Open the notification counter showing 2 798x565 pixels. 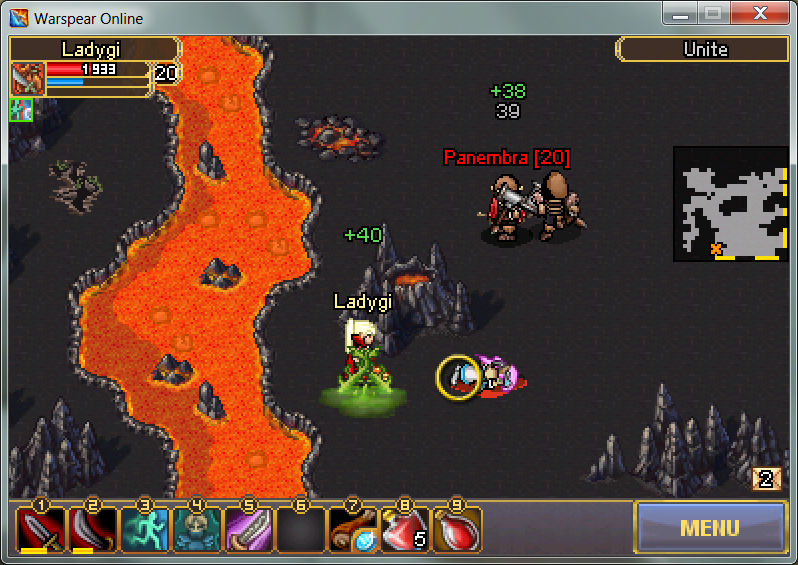click(x=766, y=479)
